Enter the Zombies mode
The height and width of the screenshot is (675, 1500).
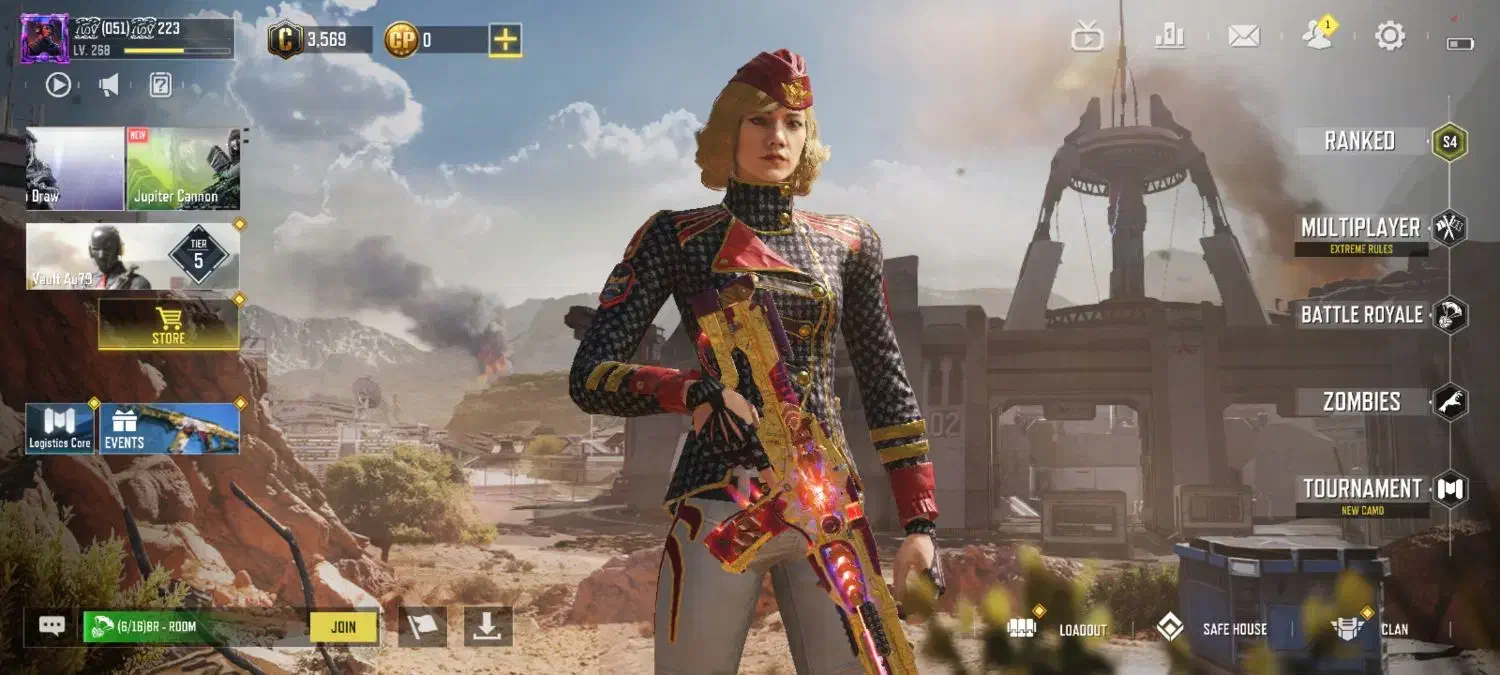(1362, 402)
